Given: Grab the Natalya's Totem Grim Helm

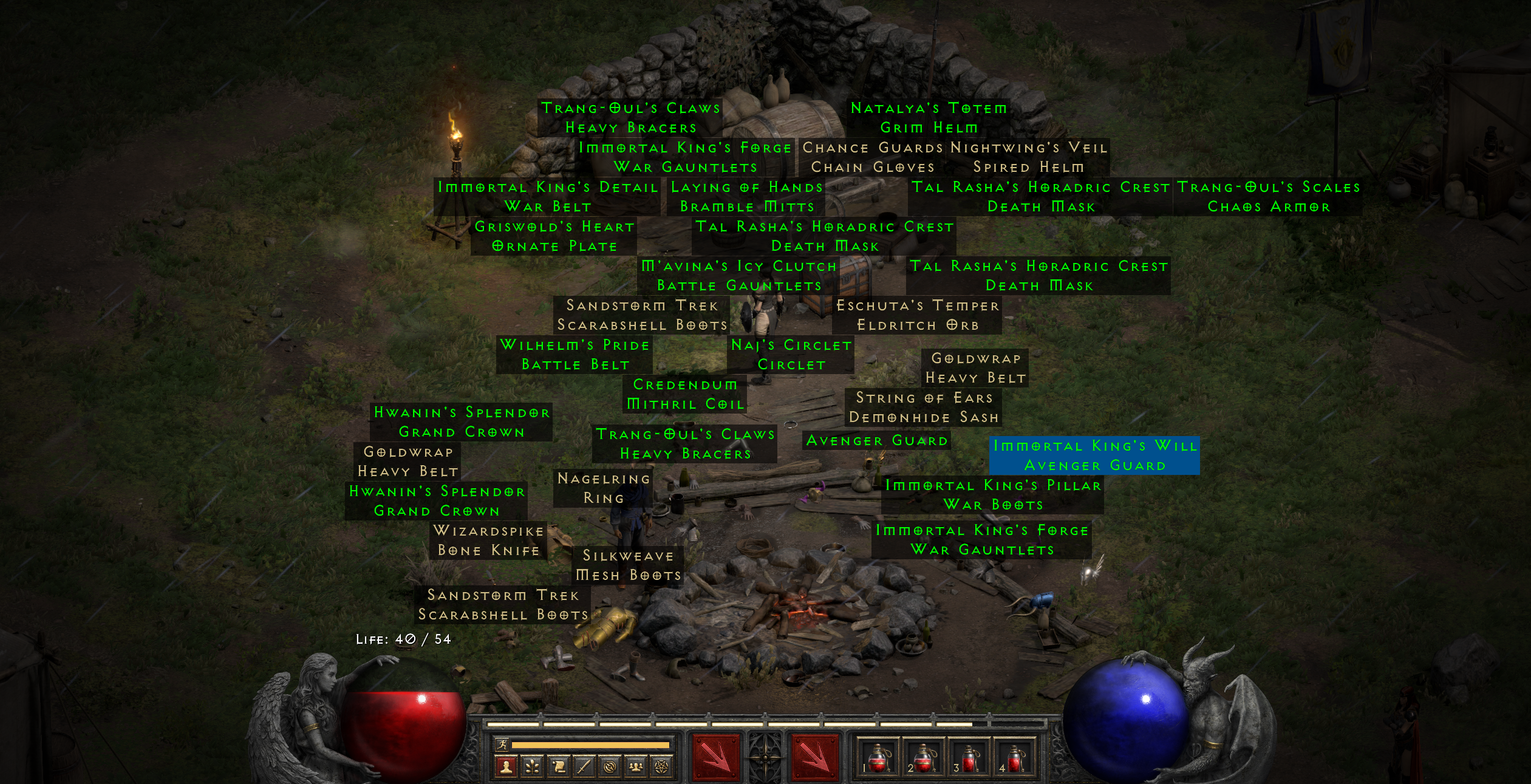Looking at the screenshot, I should [929, 117].
